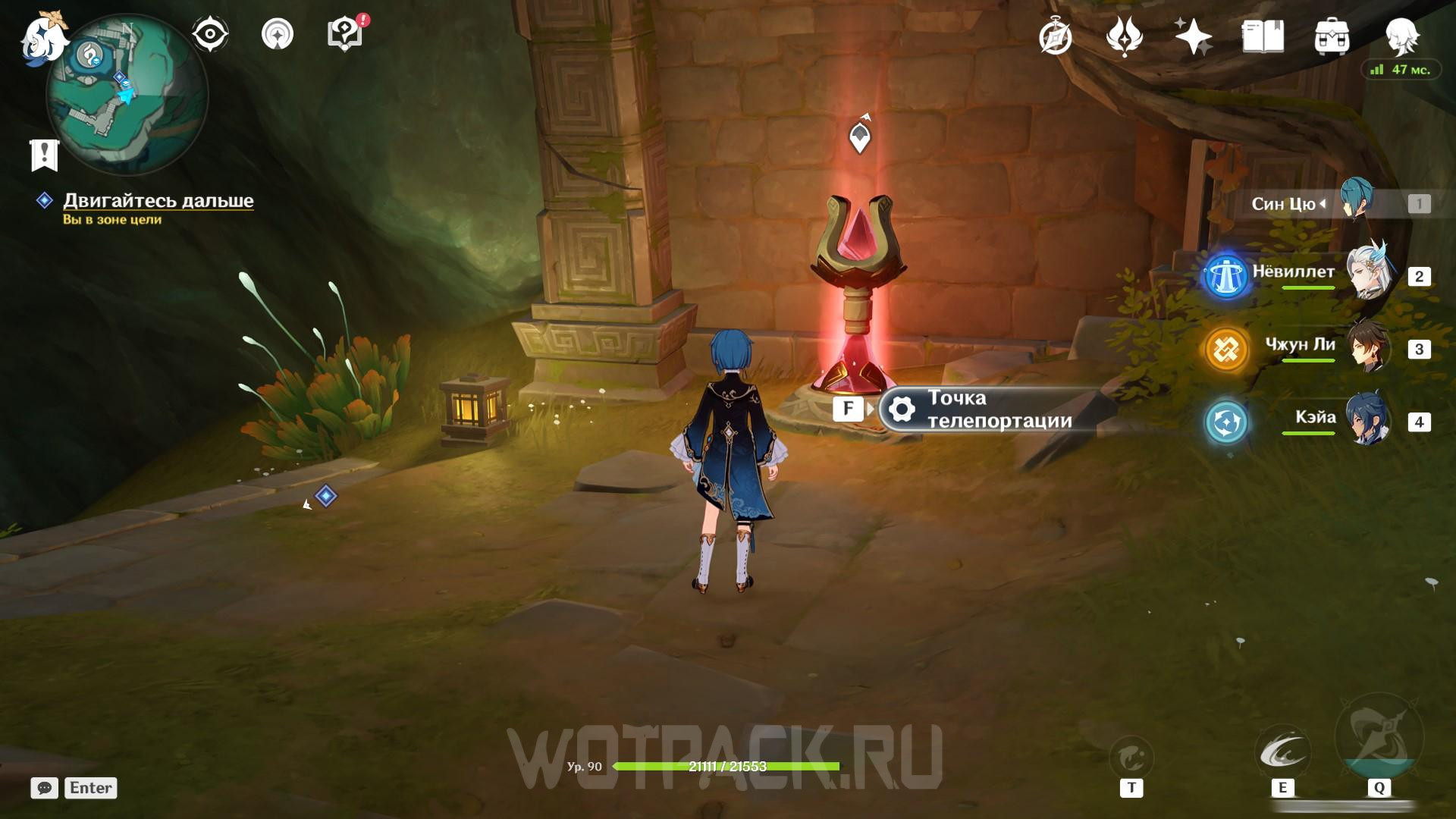
Task: Activate the elemental skill icon
Action: pos(1282,753)
